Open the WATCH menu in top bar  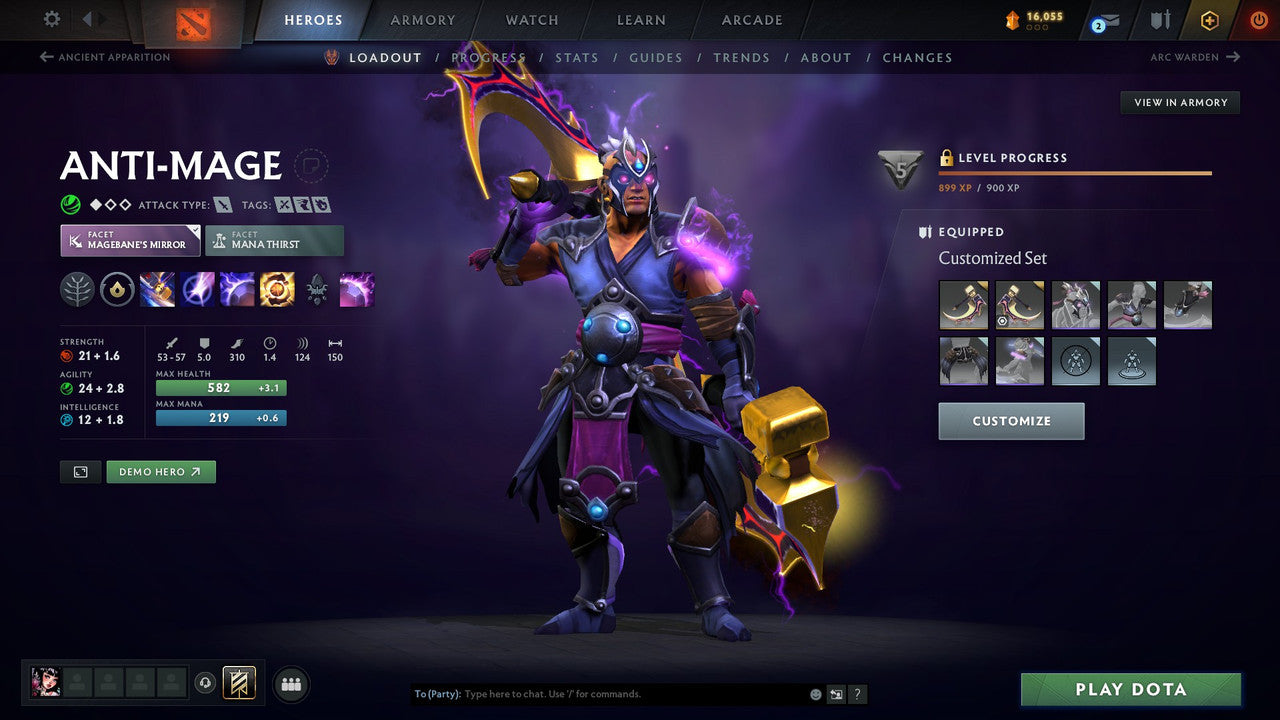pyautogui.click(x=531, y=19)
